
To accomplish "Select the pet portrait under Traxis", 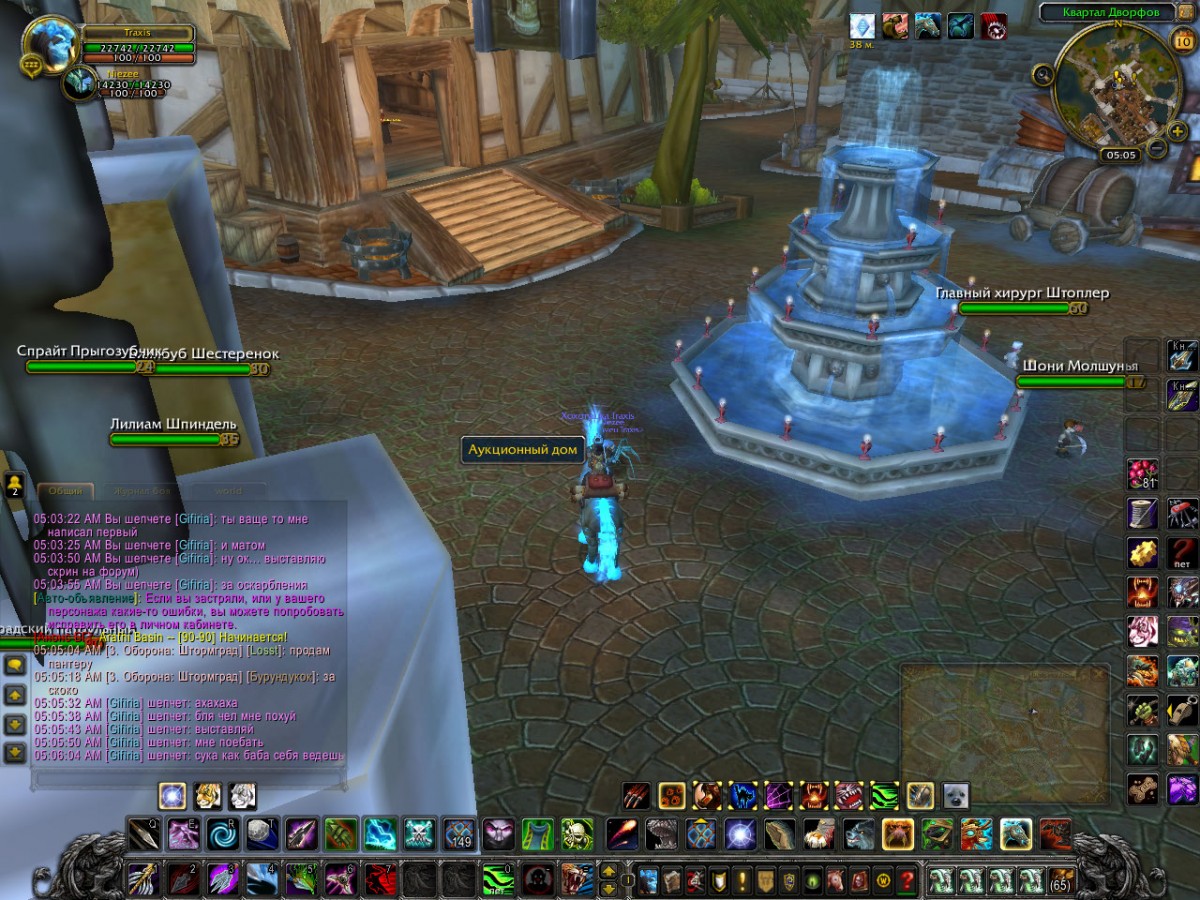I will (78, 82).
